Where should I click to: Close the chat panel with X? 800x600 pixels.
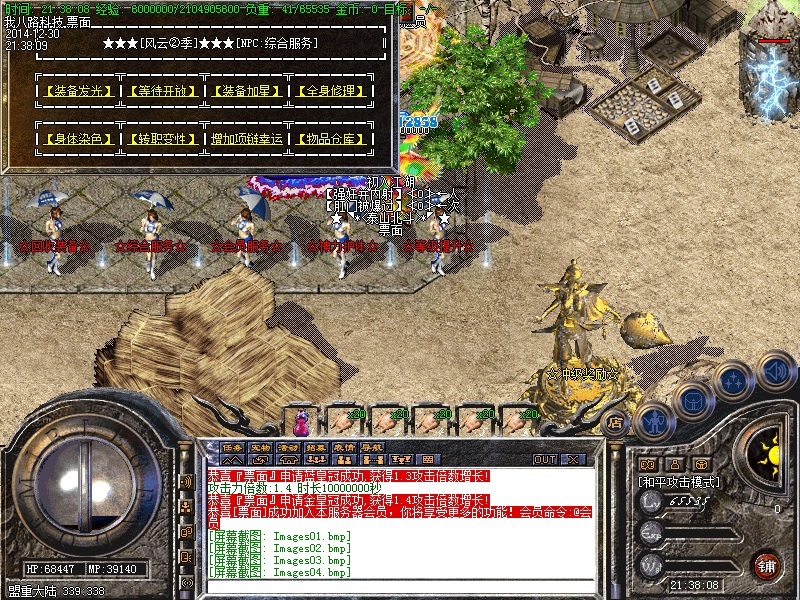tap(573, 459)
